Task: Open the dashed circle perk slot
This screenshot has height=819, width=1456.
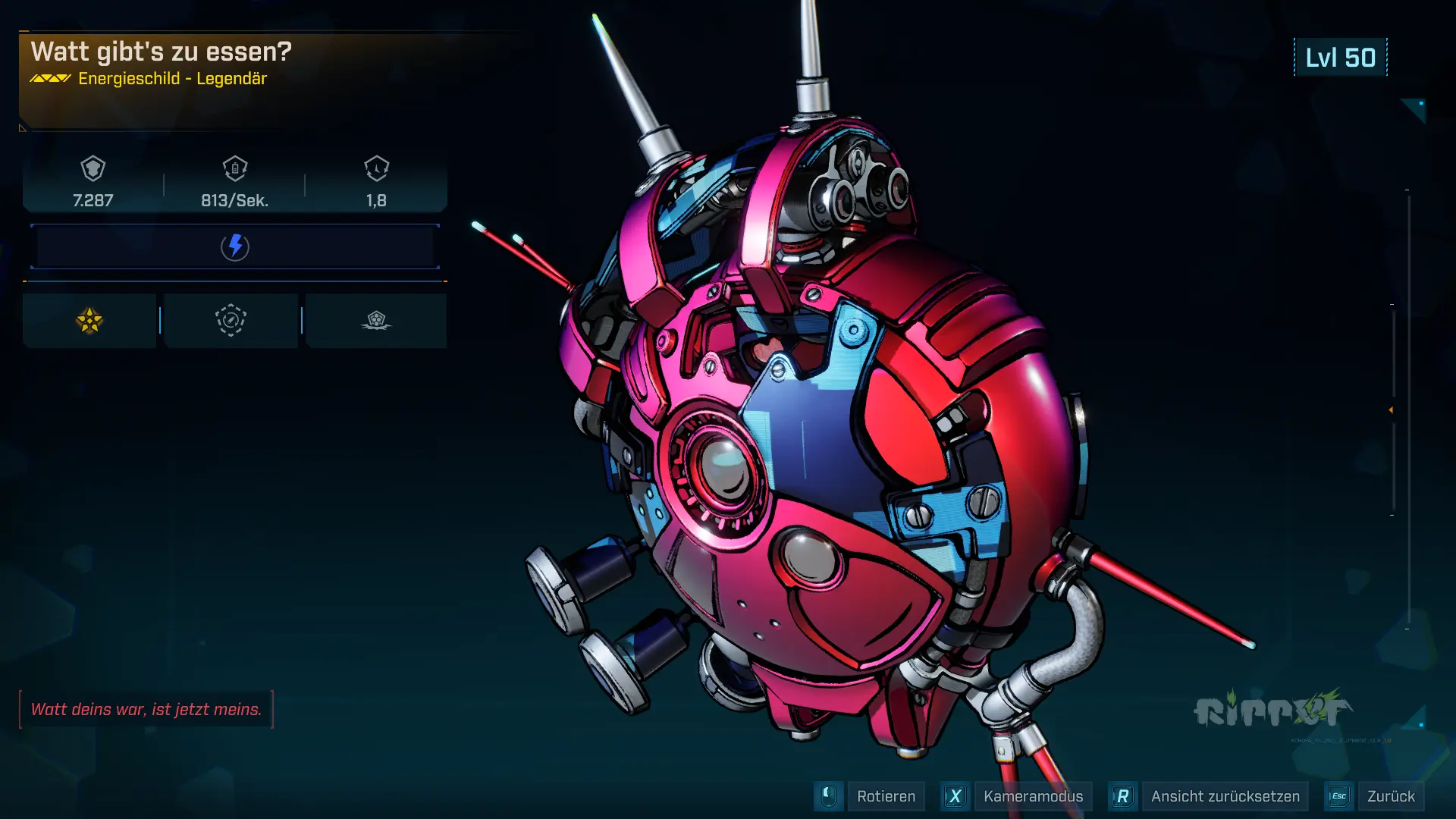Action: [231, 321]
